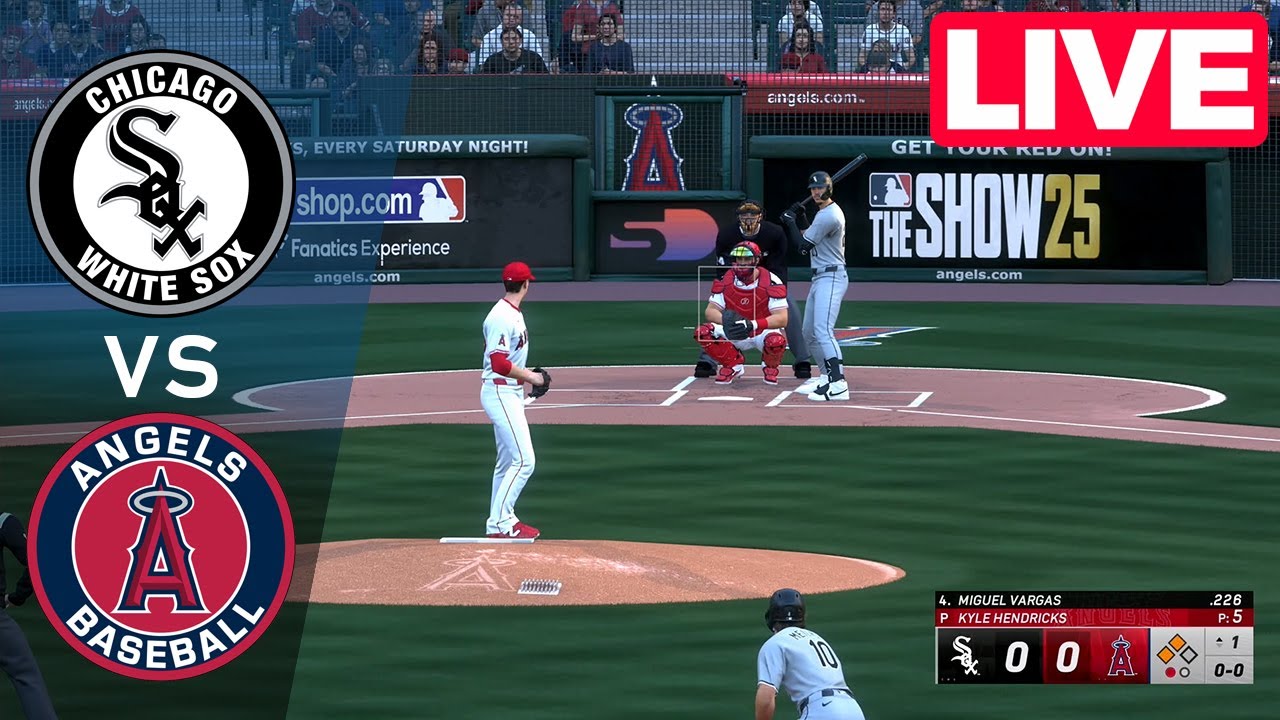This screenshot has width=1280, height=720.
Task: Expand the third base diamond on the scoreboard
Action: click(x=1164, y=655)
